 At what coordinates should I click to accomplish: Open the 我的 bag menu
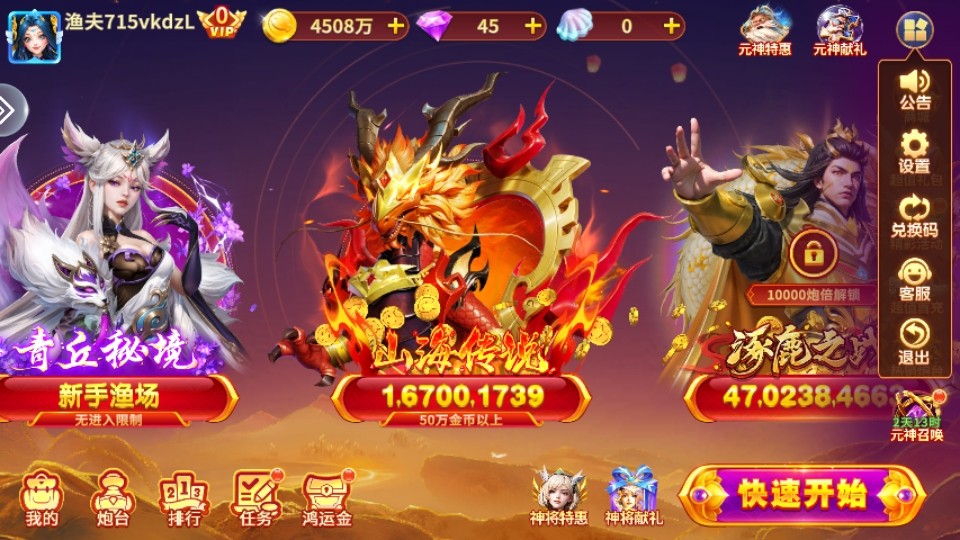(42, 497)
